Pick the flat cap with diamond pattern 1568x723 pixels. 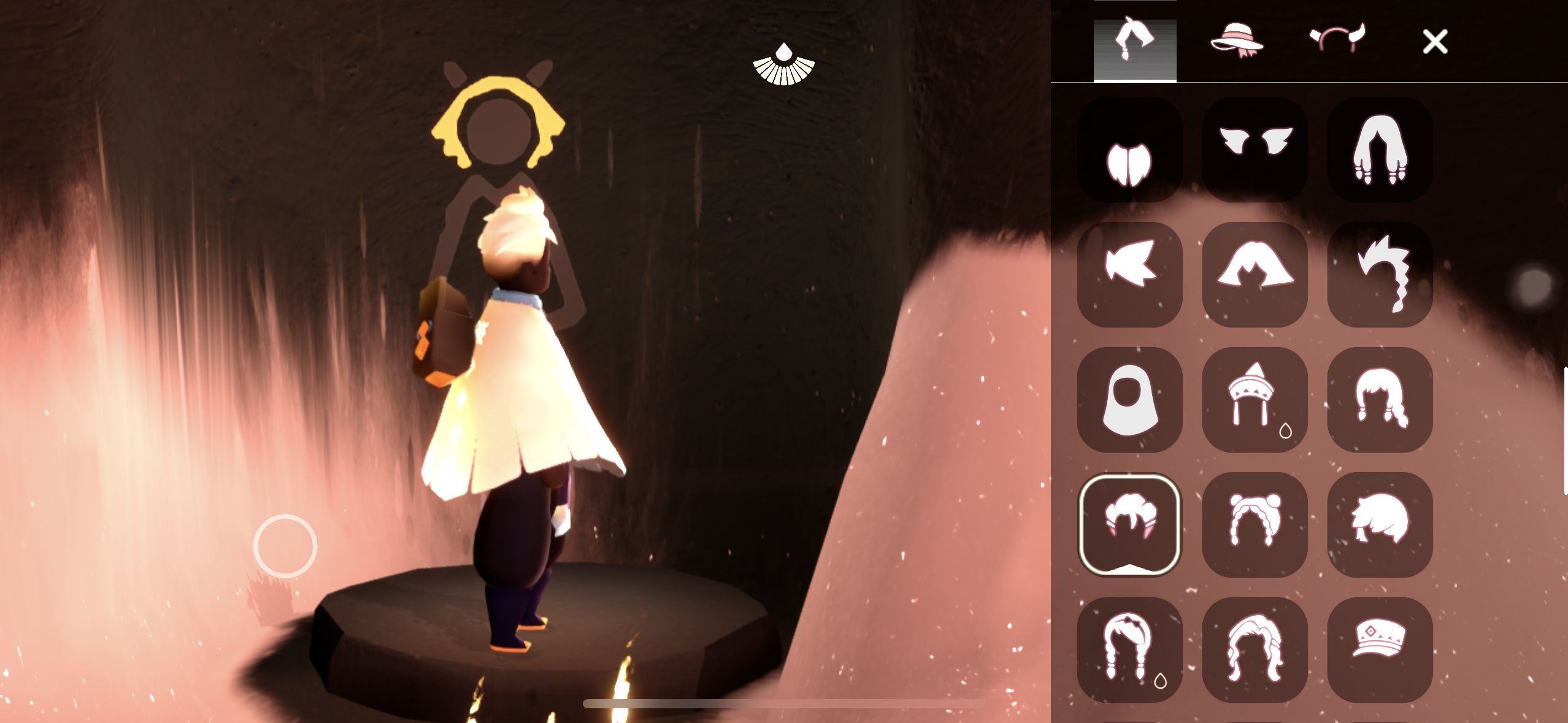(1380, 650)
